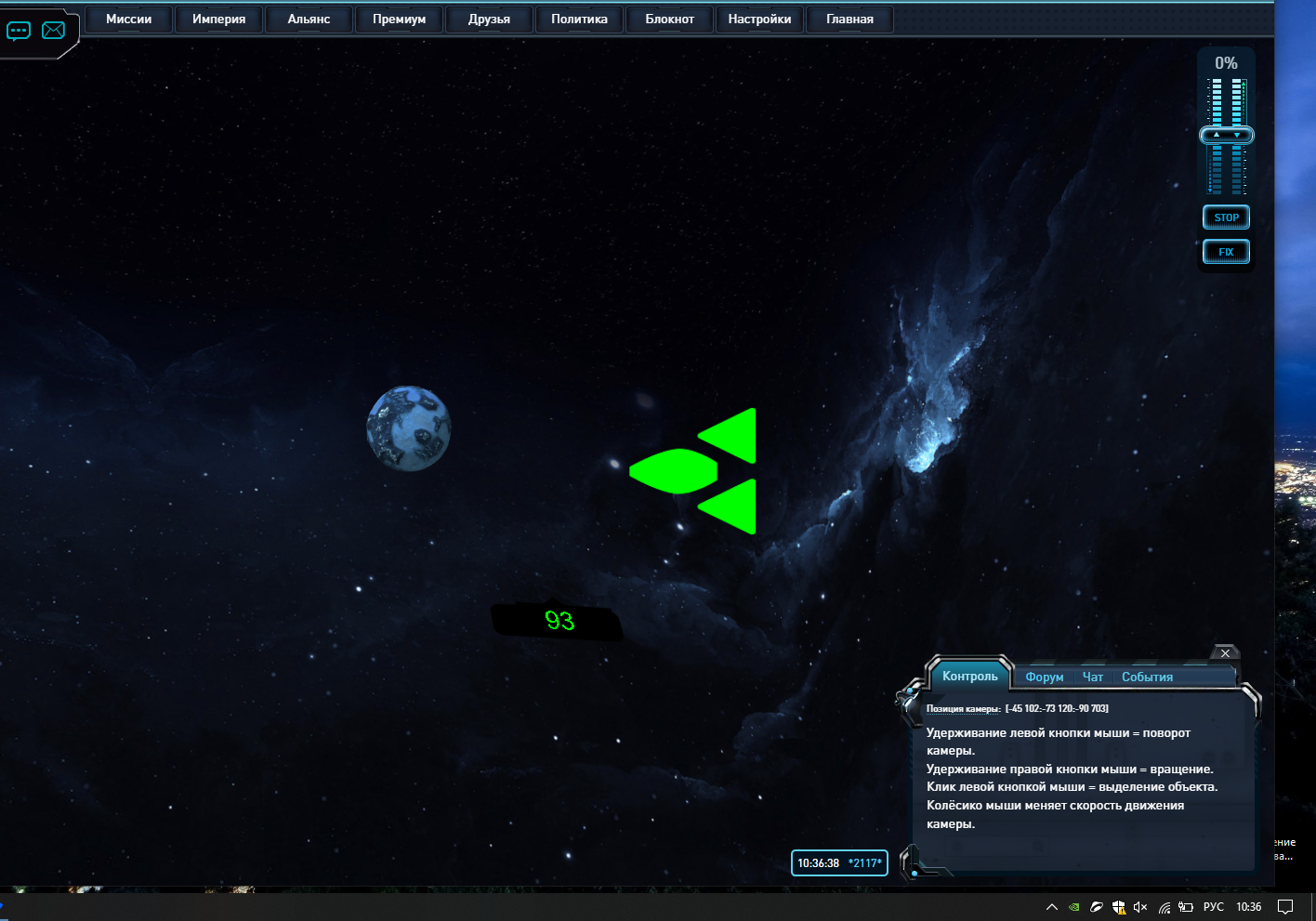
Task: Go to the Главная page
Action: pyautogui.click(x=849, y=20)
